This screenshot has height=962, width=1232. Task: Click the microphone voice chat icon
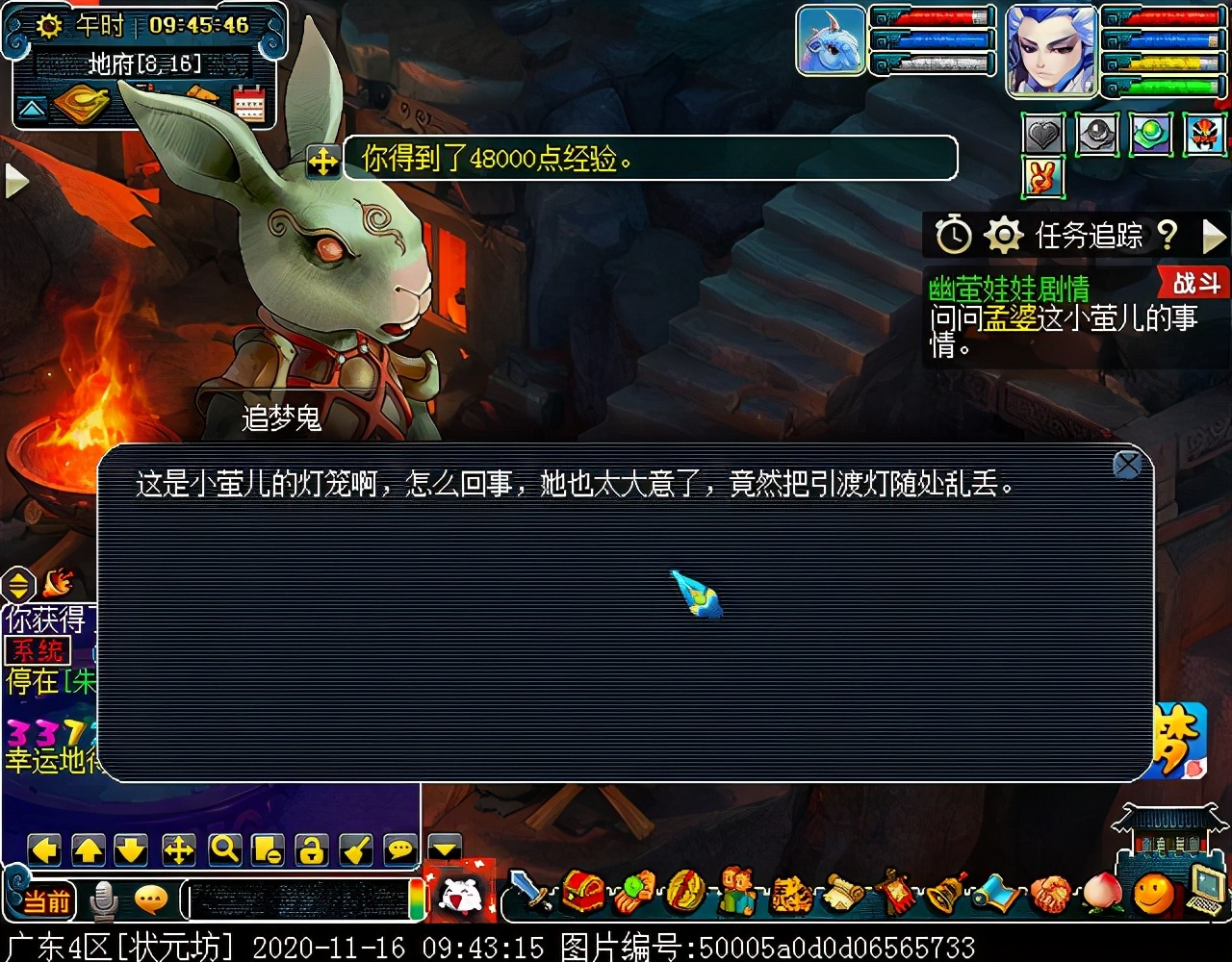102,901
